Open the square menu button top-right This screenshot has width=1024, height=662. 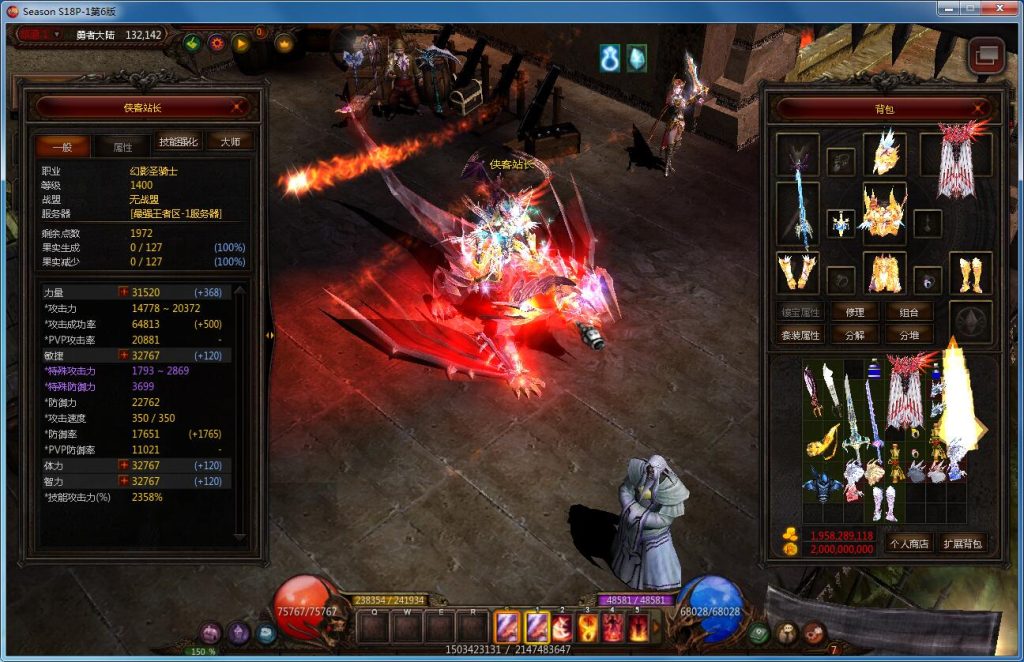(x=987, y=55)
